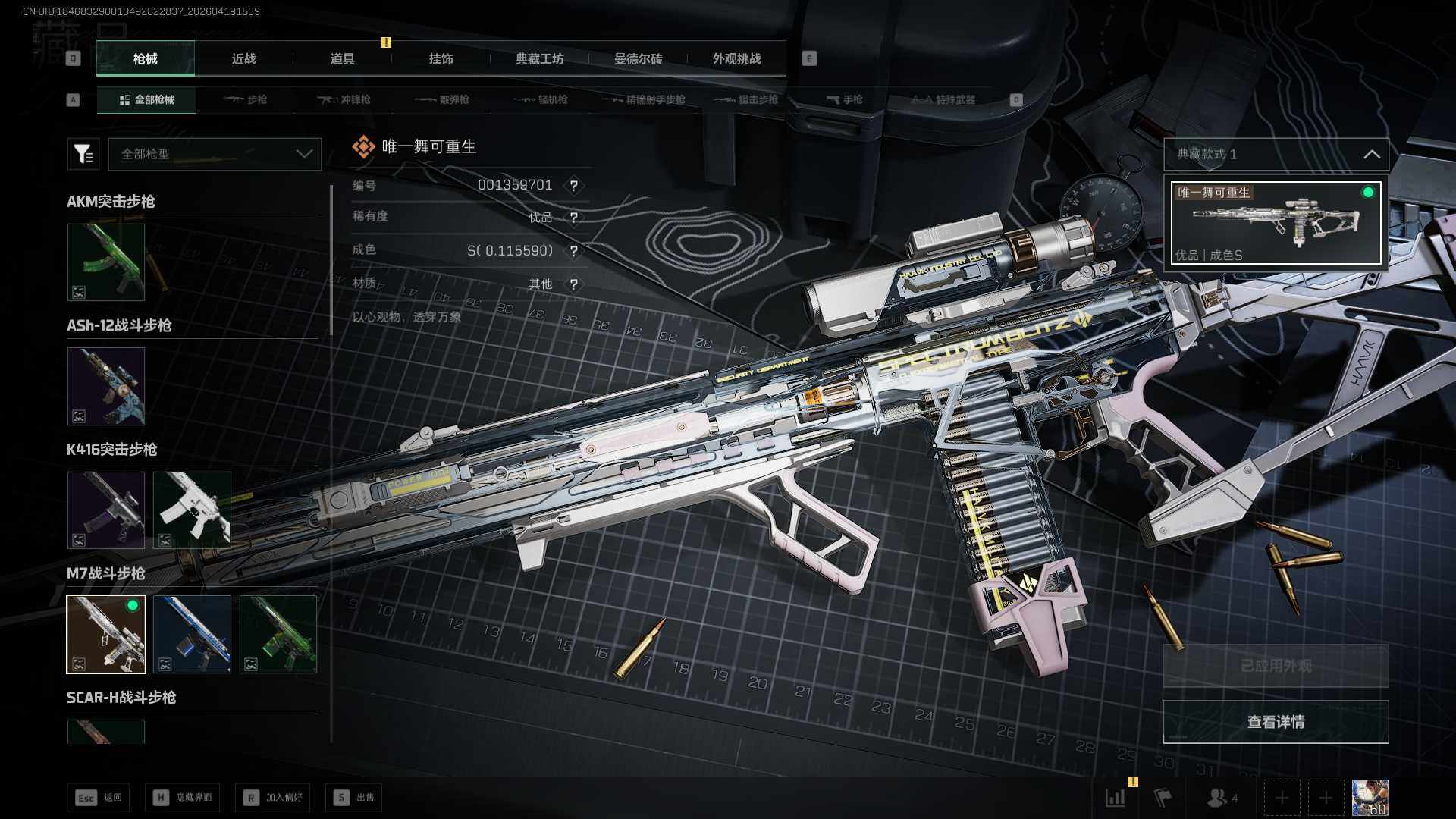Click the 查看详情 view details button
This screenshot has width=1456, height=819.
pyautogui.click(x=1276, y=722)
